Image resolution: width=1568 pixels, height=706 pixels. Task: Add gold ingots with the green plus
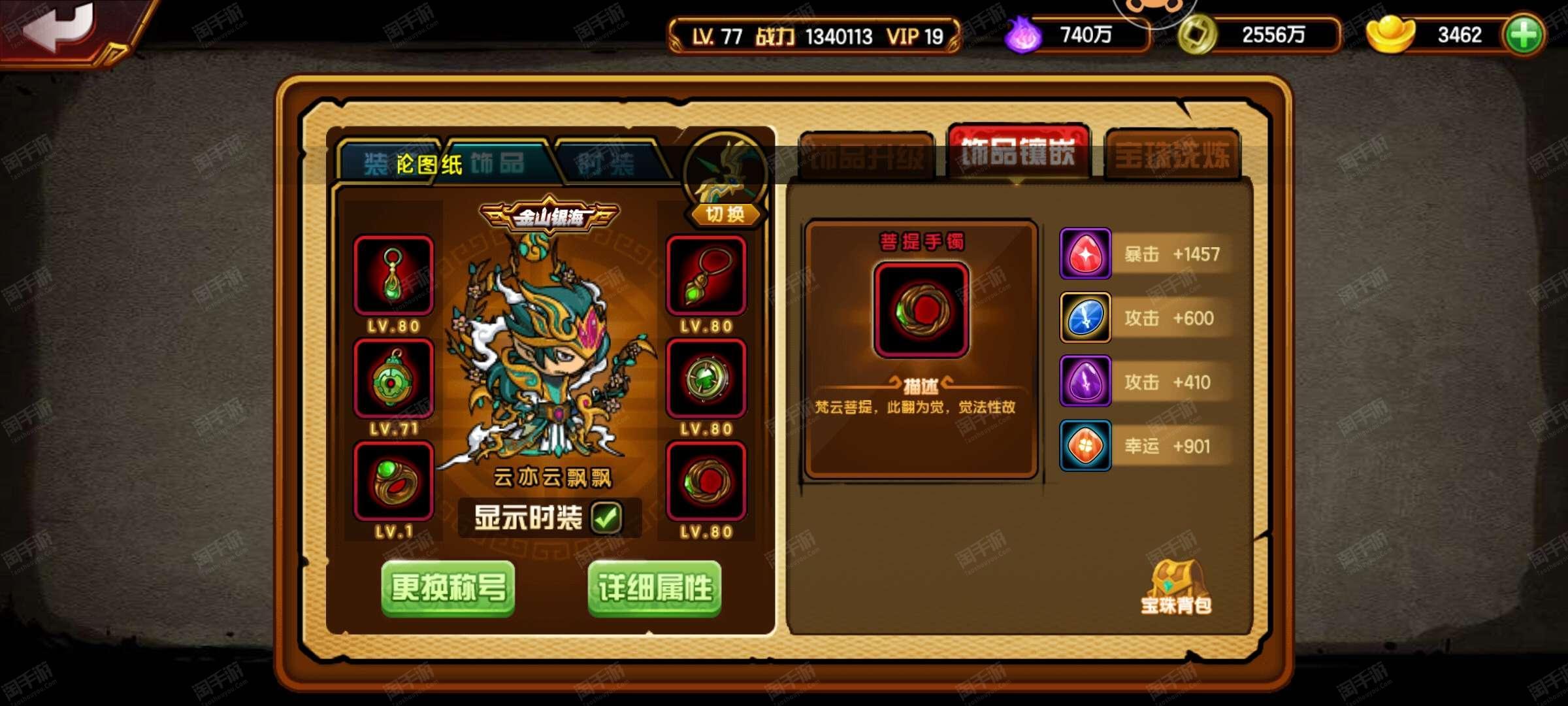click(x=1524, y=35)
